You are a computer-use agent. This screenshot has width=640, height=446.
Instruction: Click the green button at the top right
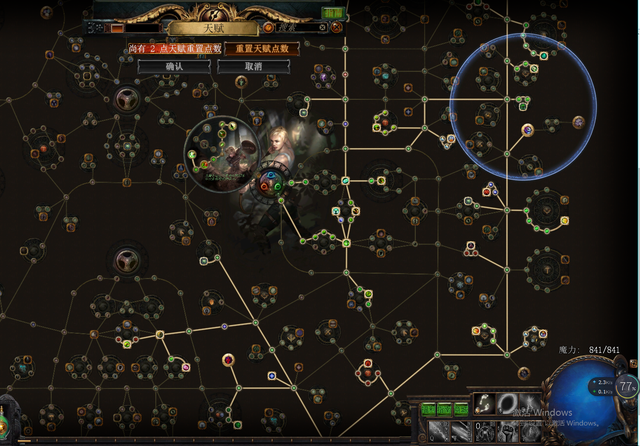333,13
